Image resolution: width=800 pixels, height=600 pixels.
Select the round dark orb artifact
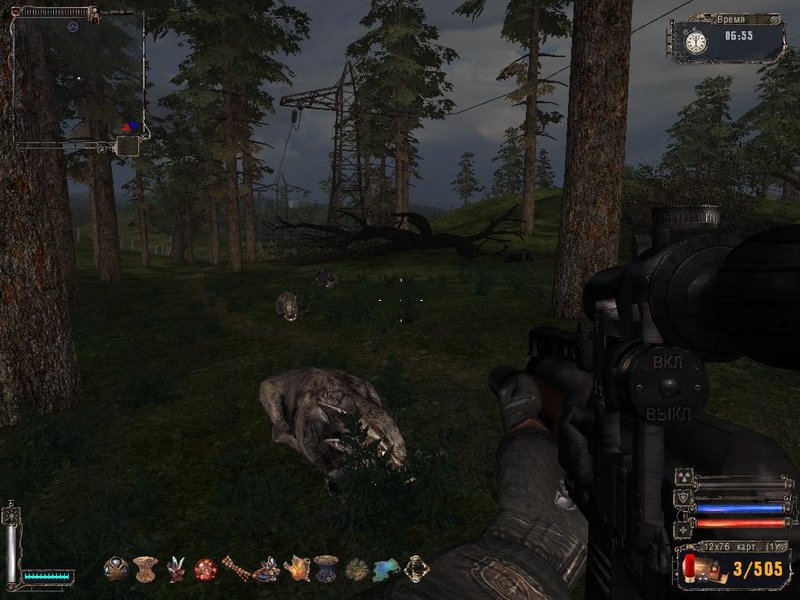tap(116, 570)
